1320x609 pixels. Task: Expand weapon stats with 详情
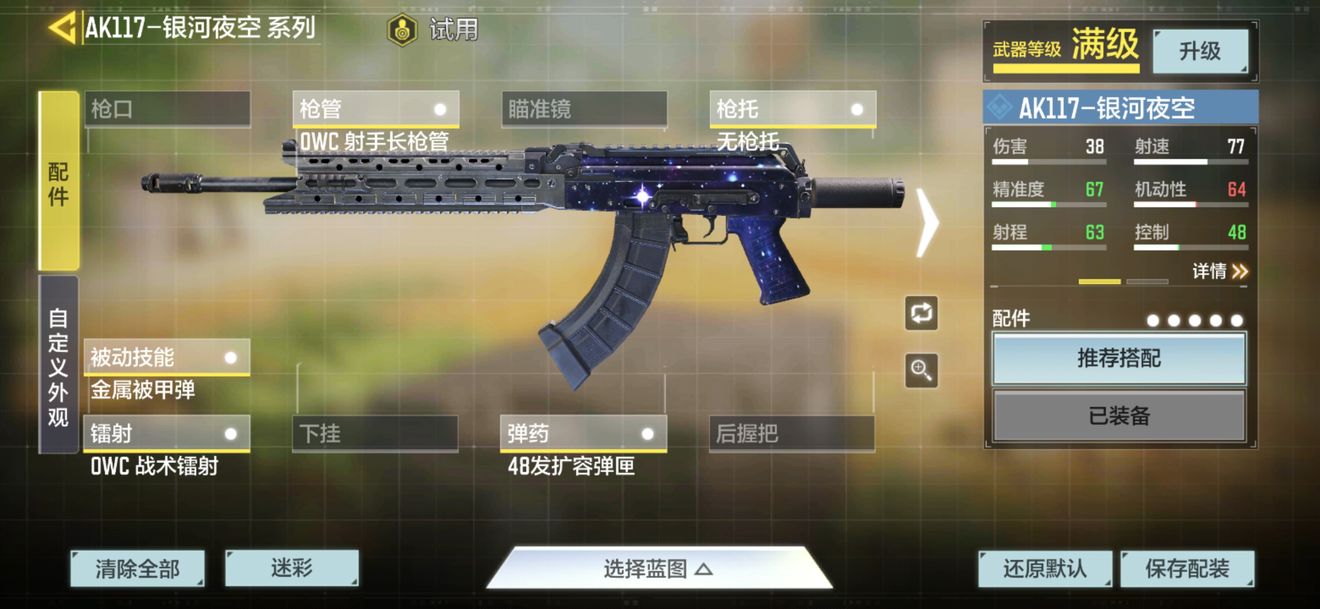coord(1220,271)
